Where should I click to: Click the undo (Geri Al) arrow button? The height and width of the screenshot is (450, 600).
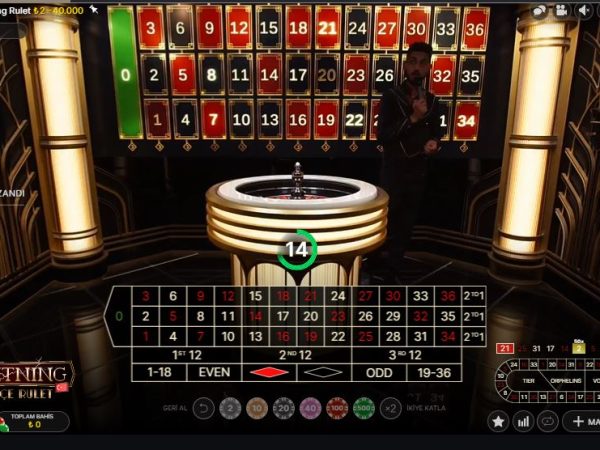tap(203, 408)
